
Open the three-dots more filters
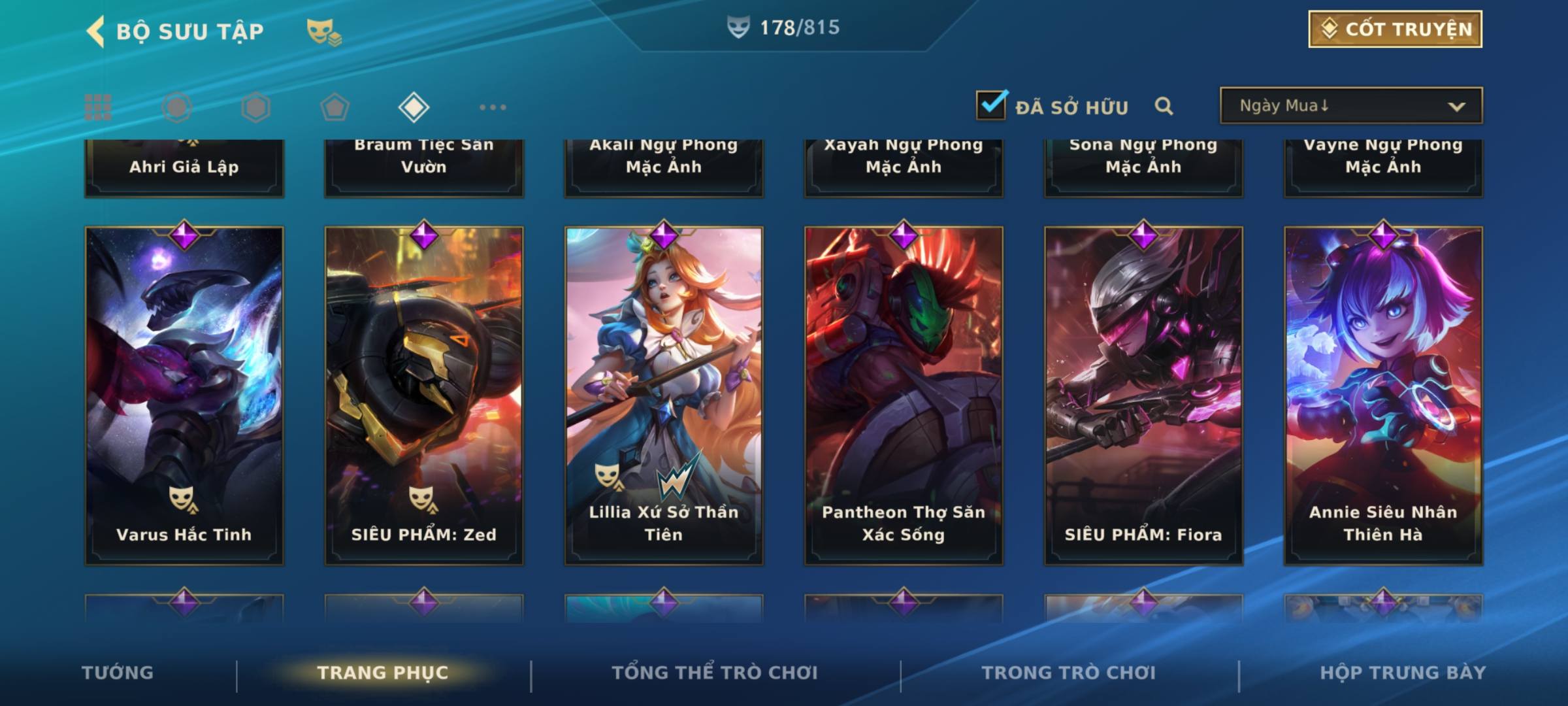pyautogui.click(x=493, y=107)
